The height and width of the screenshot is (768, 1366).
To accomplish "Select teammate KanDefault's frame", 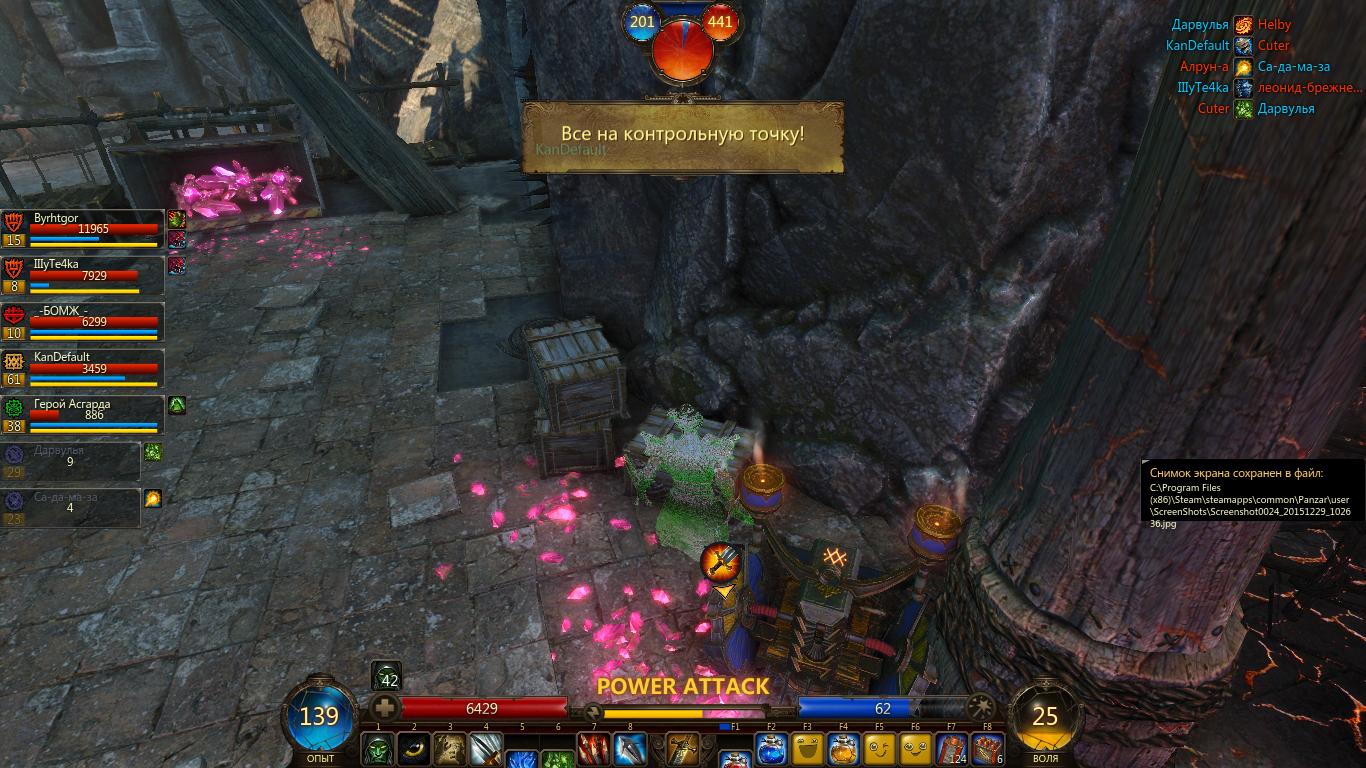I will (83, 368).
